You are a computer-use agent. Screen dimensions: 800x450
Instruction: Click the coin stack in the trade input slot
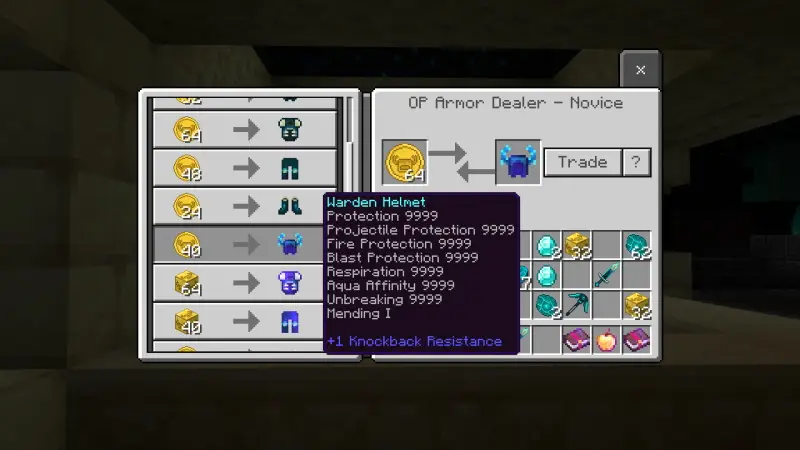click(x=404, y=162)
